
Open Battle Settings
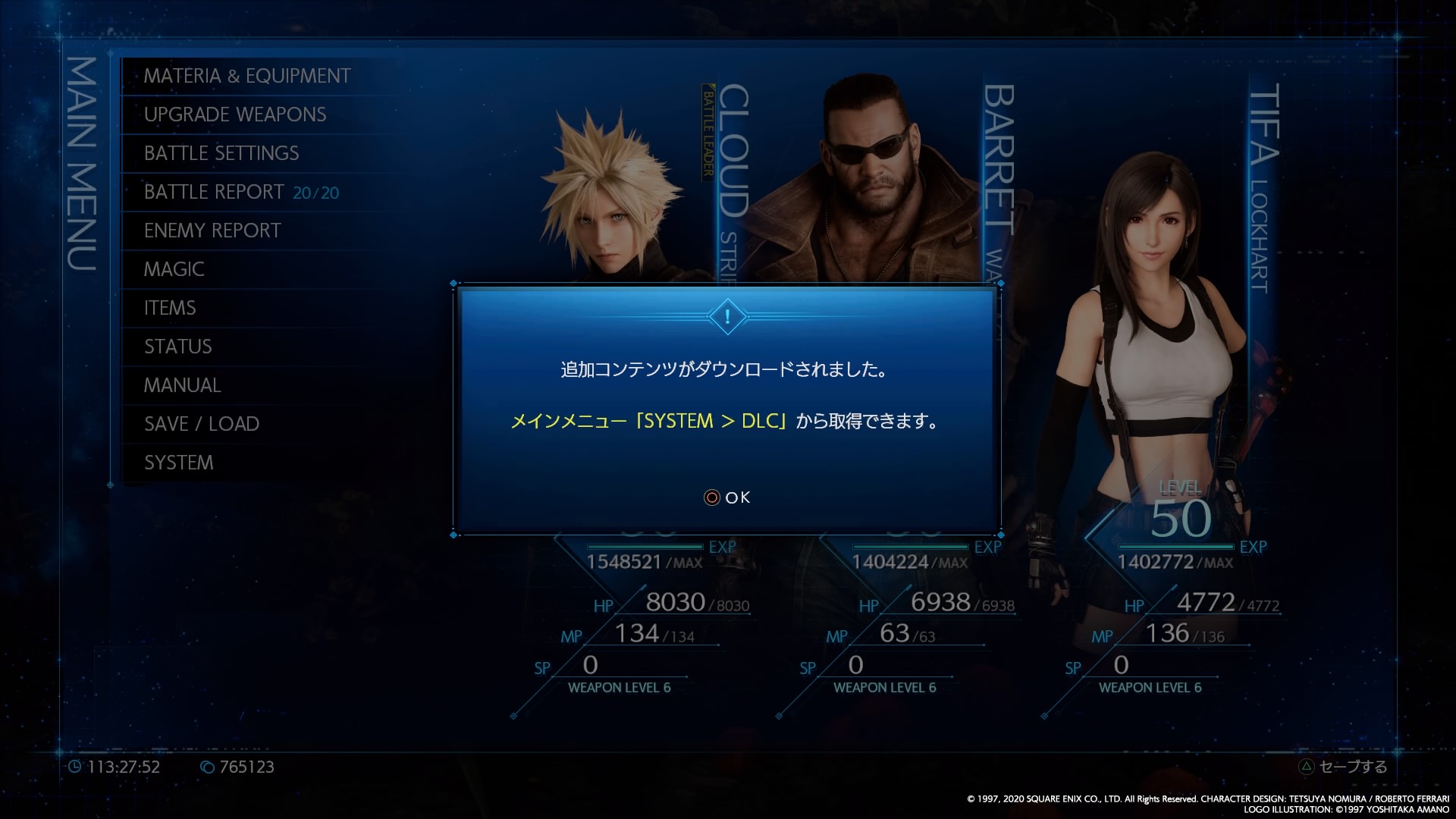coord(221,153)
